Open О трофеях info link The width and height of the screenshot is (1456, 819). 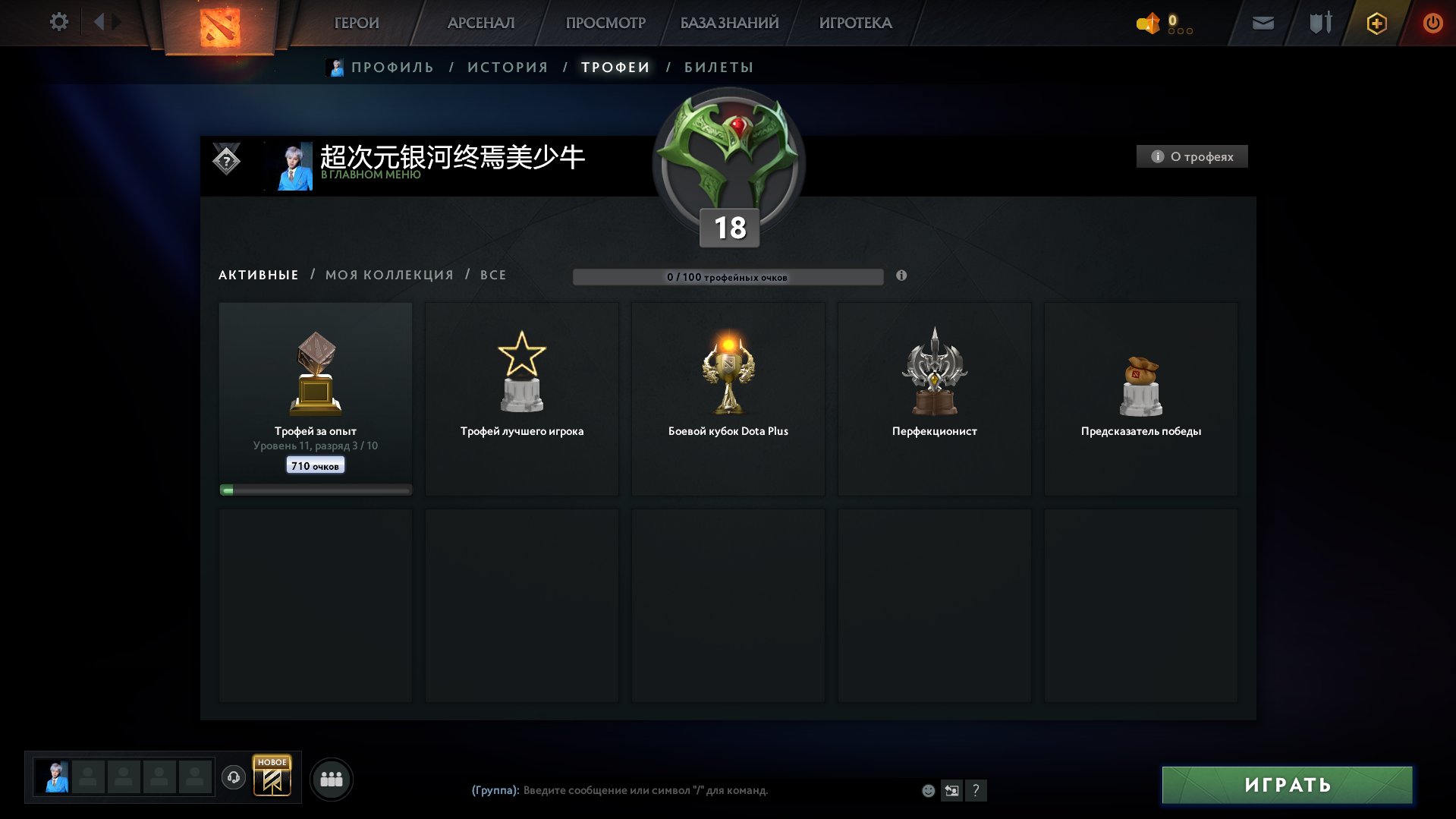1191,156
